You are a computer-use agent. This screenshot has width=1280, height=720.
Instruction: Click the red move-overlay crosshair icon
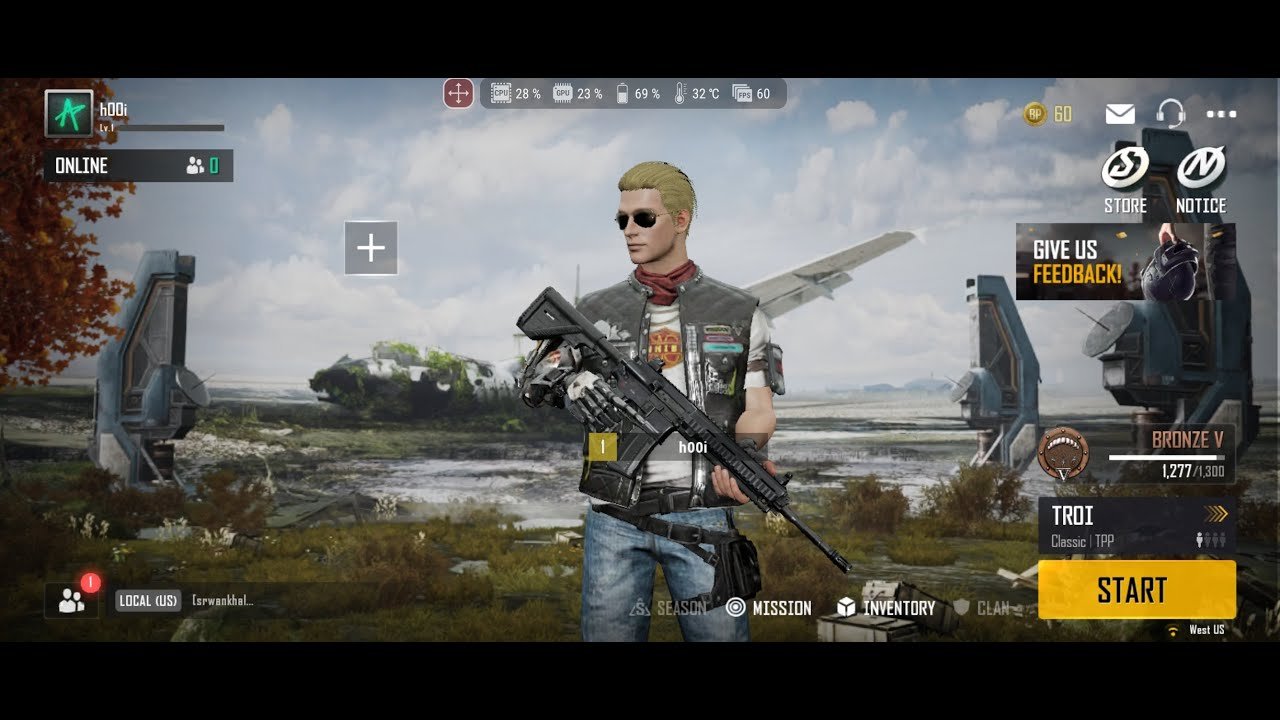click(x=458, y=94)
